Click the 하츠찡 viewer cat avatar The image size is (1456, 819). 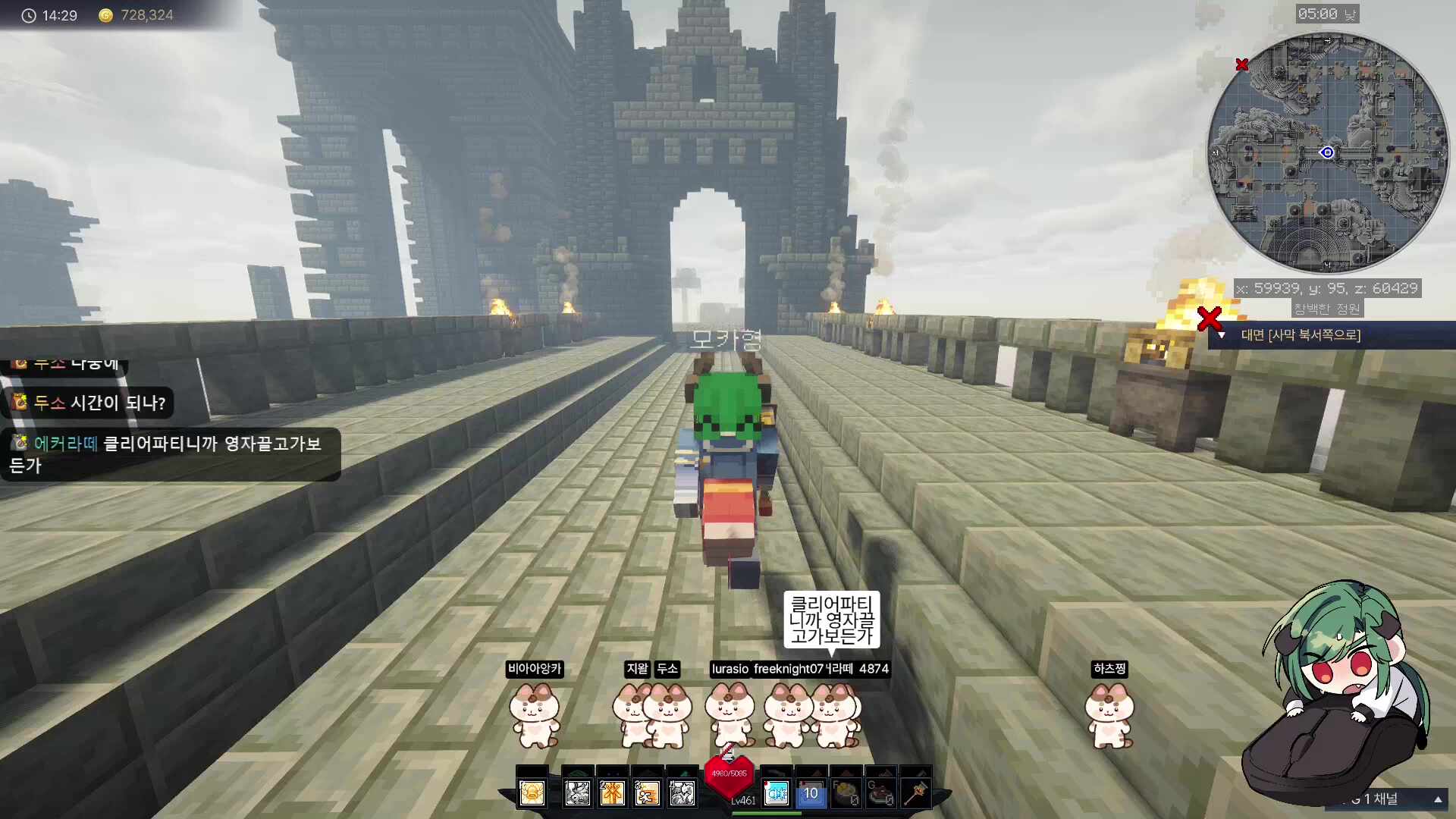[1109, 714]
